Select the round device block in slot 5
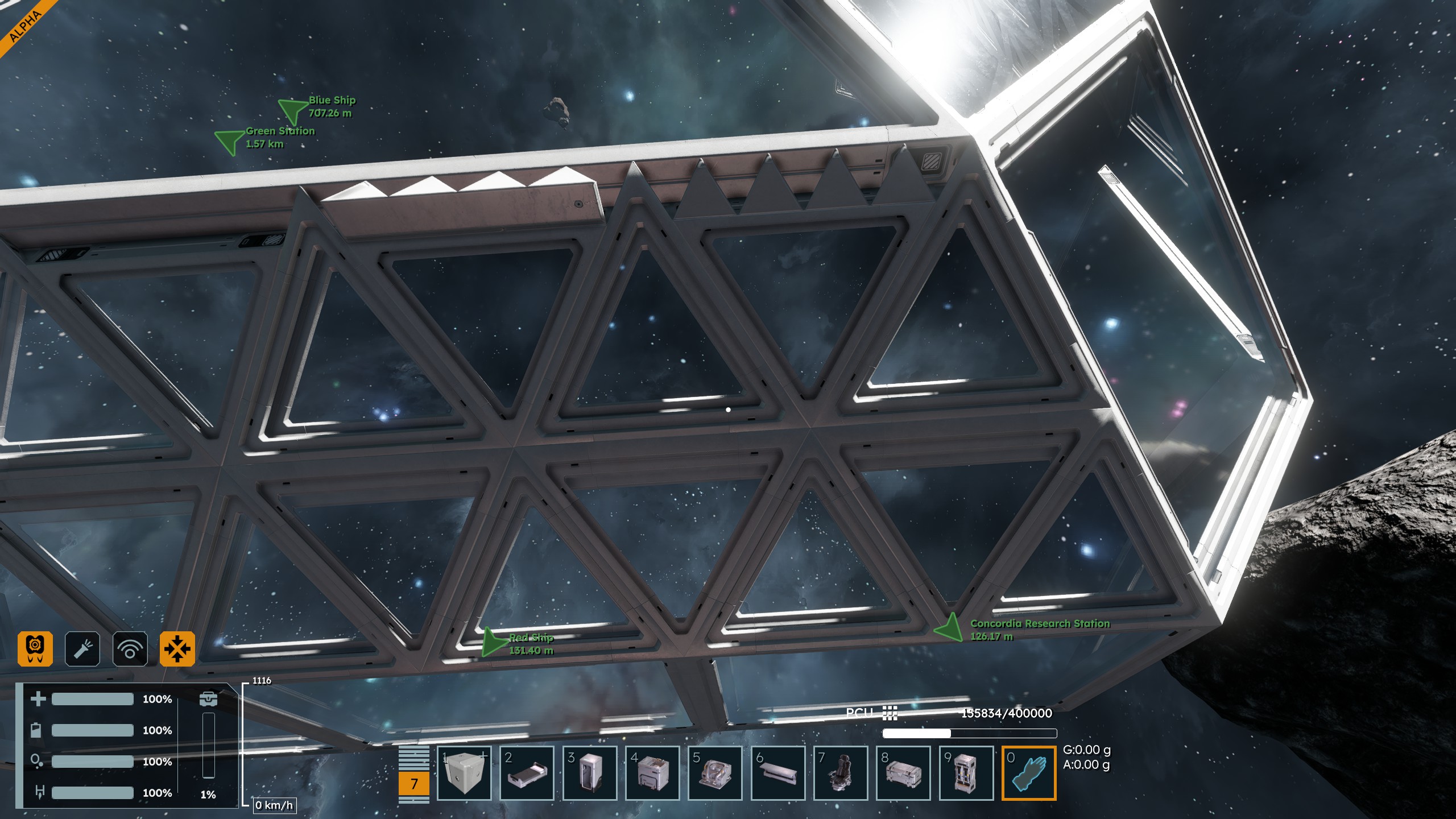 click(715, 773)
